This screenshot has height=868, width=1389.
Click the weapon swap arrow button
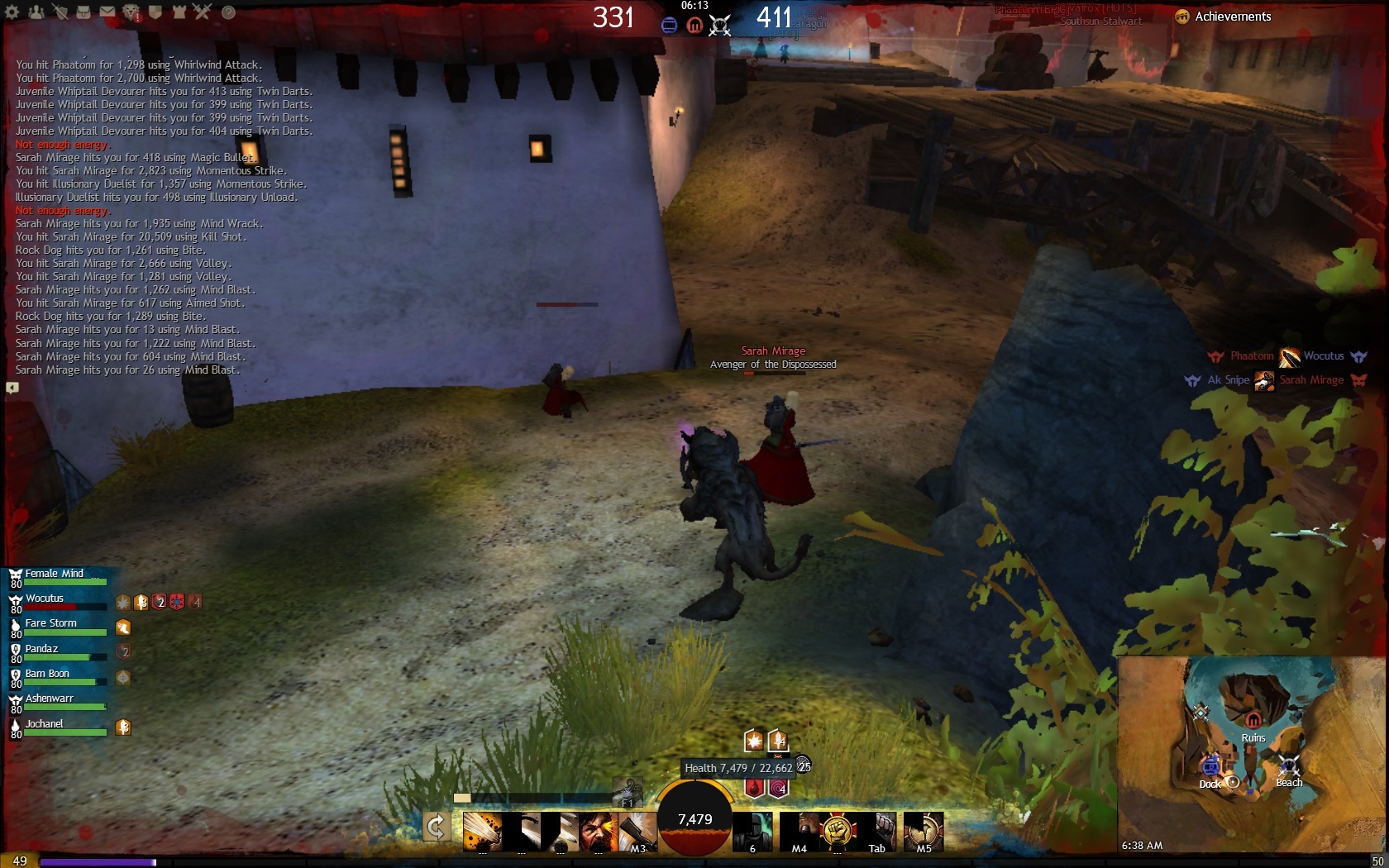point(437,826)
